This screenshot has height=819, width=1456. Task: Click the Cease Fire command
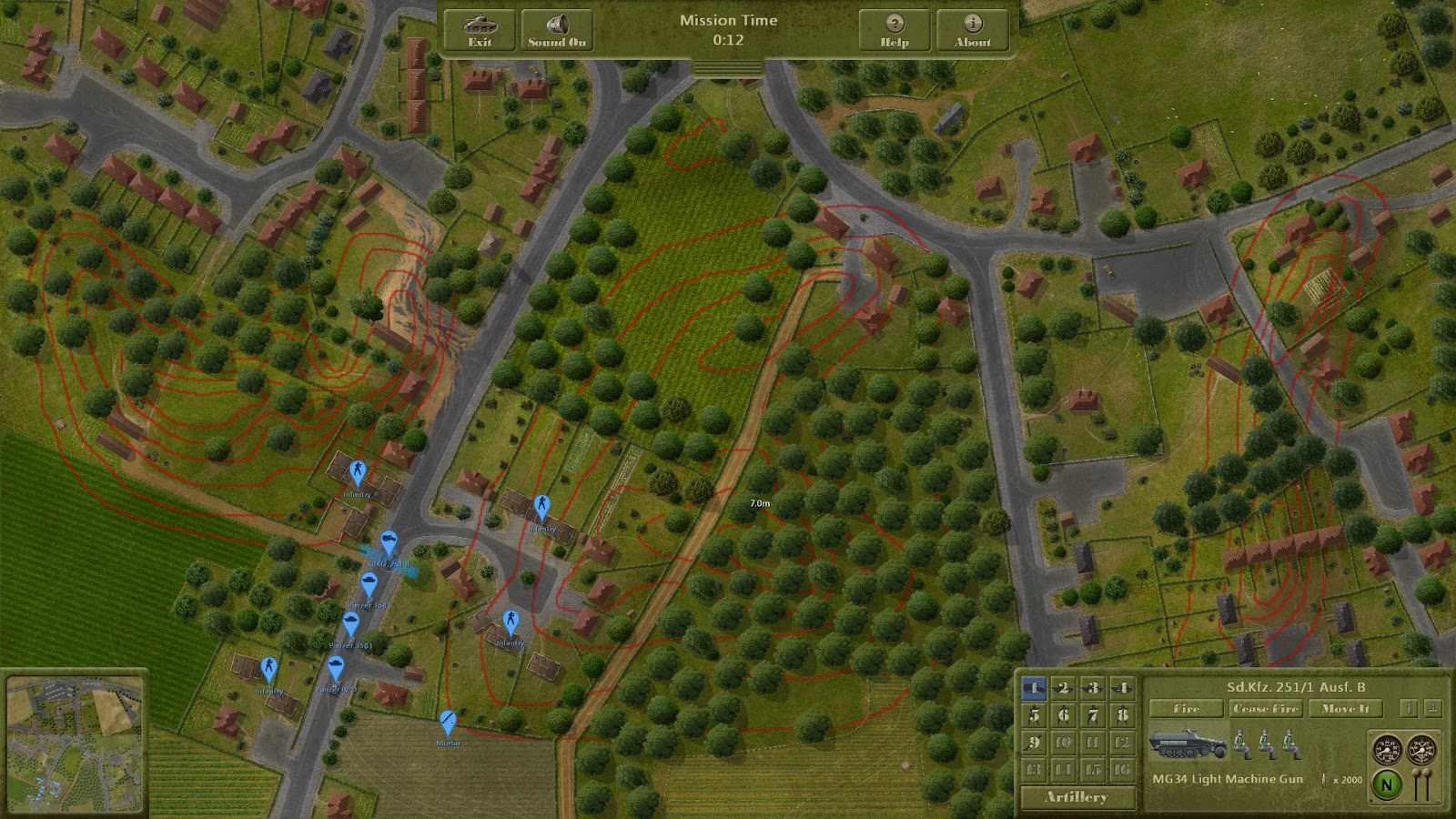1267,708
